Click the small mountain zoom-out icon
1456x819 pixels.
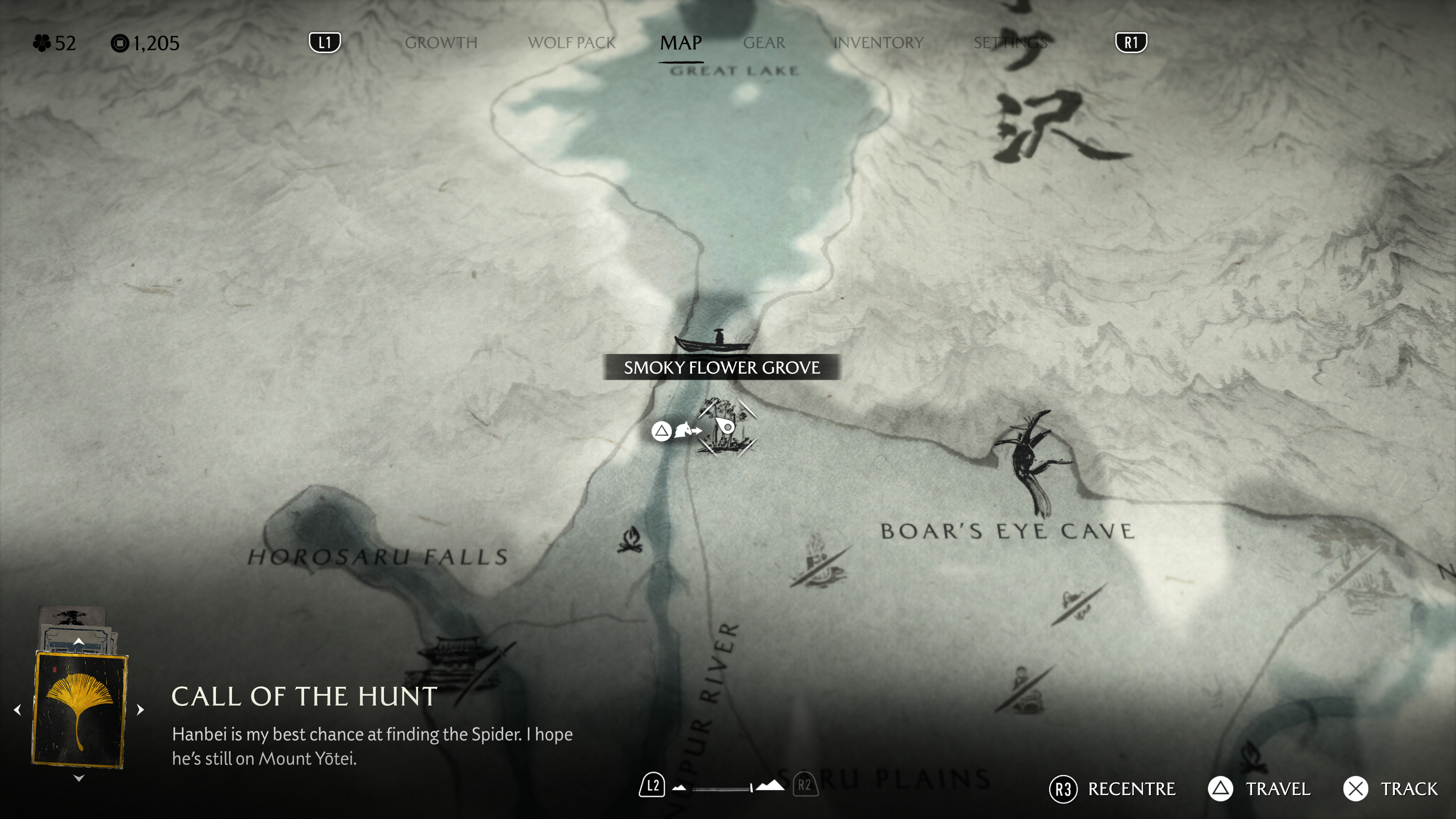[x=680, y=788]
